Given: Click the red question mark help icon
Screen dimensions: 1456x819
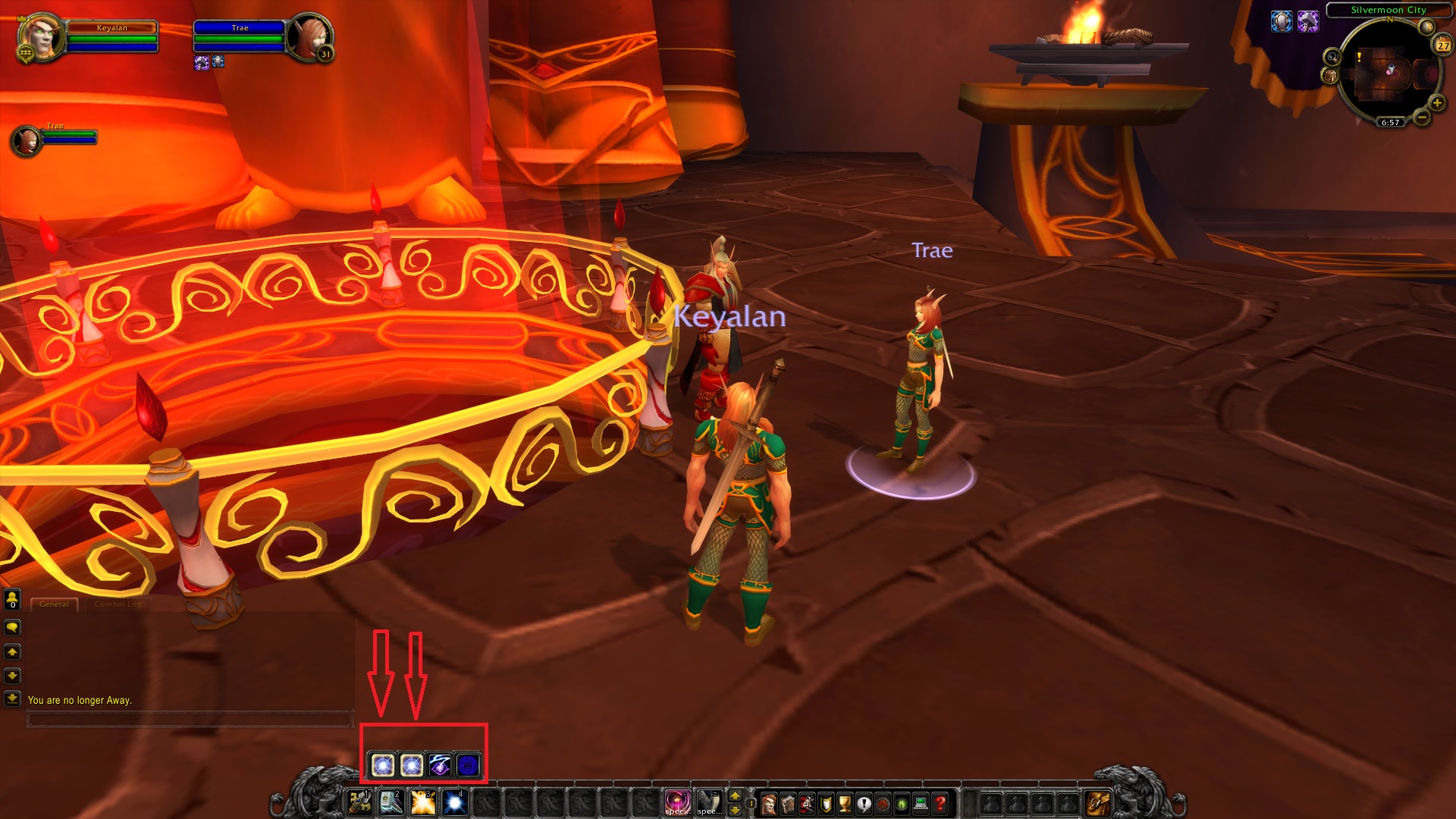Looking at the screenshot, I should point(939,805).
